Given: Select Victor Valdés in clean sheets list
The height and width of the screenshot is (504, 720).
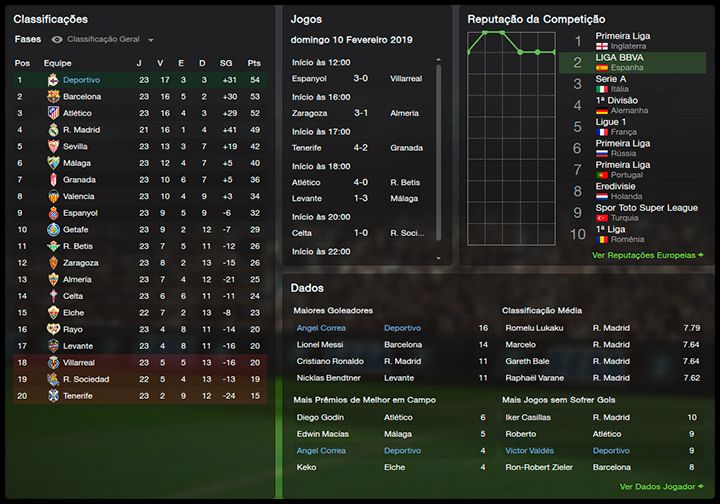Looking at the screenshot, I should (531, 451).
